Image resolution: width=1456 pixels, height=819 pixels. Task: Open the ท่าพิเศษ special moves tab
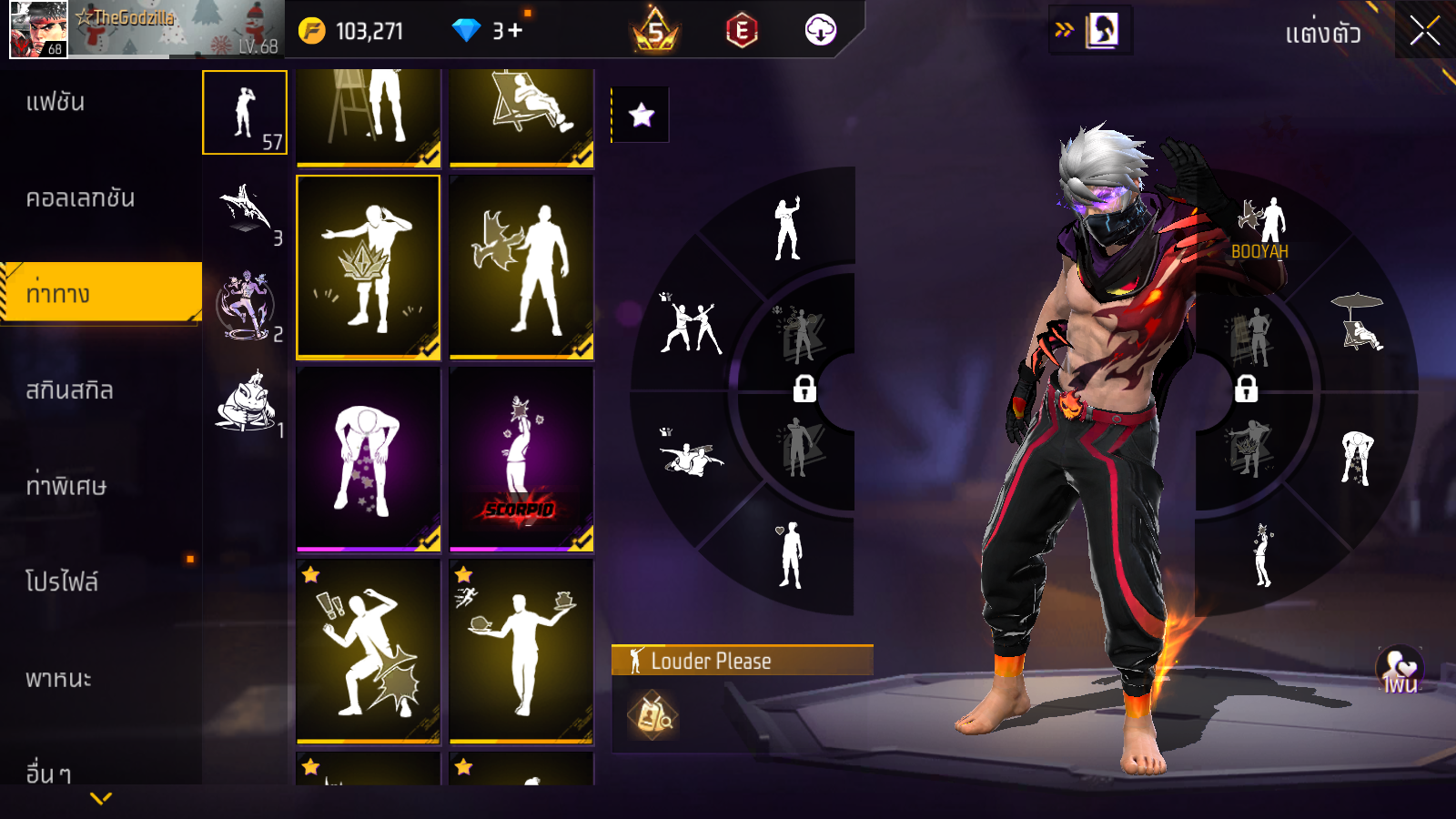(66, 486)
